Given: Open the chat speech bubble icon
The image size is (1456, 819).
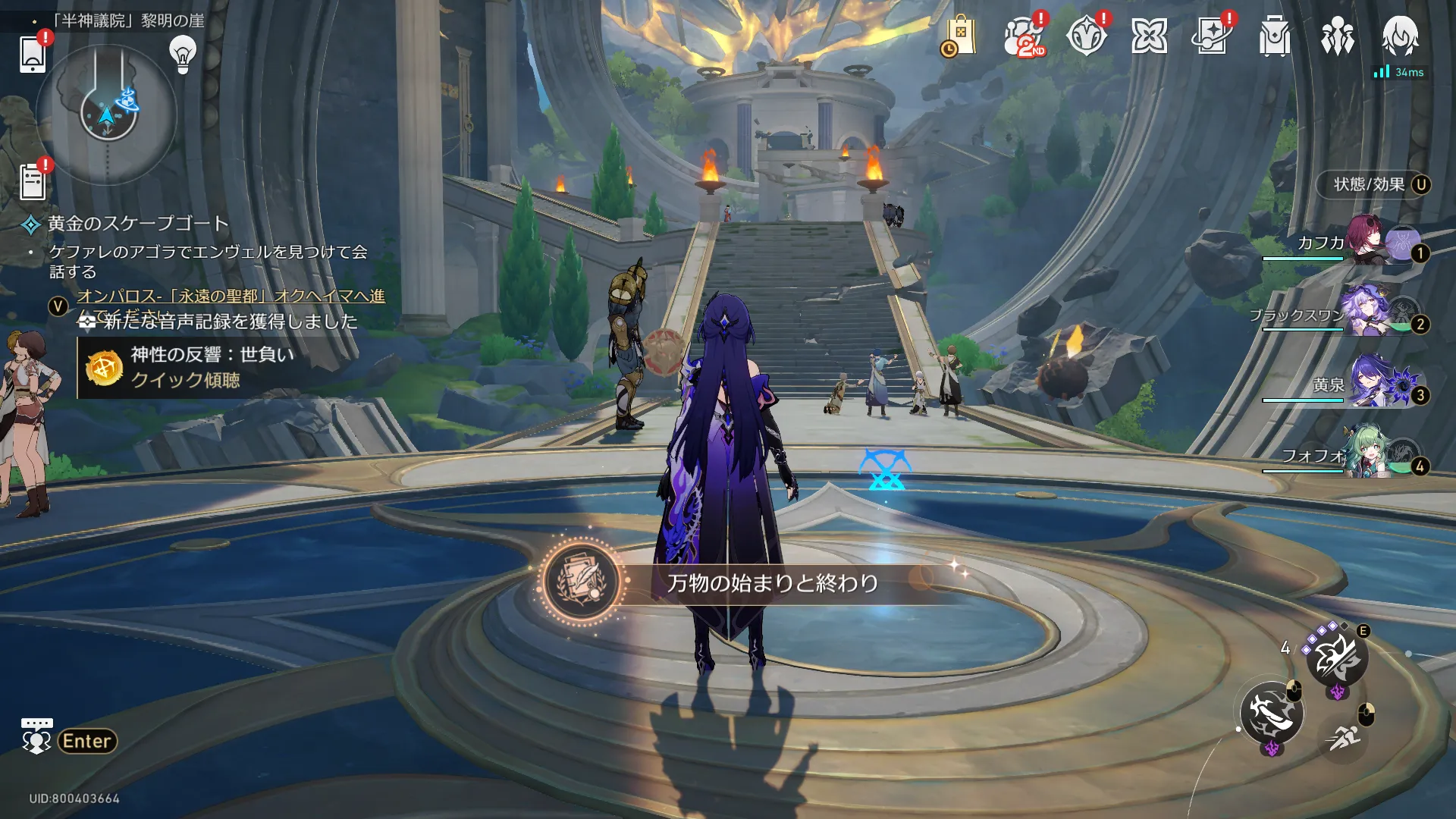Looking at the screenshot, I should tap(36, 737).
